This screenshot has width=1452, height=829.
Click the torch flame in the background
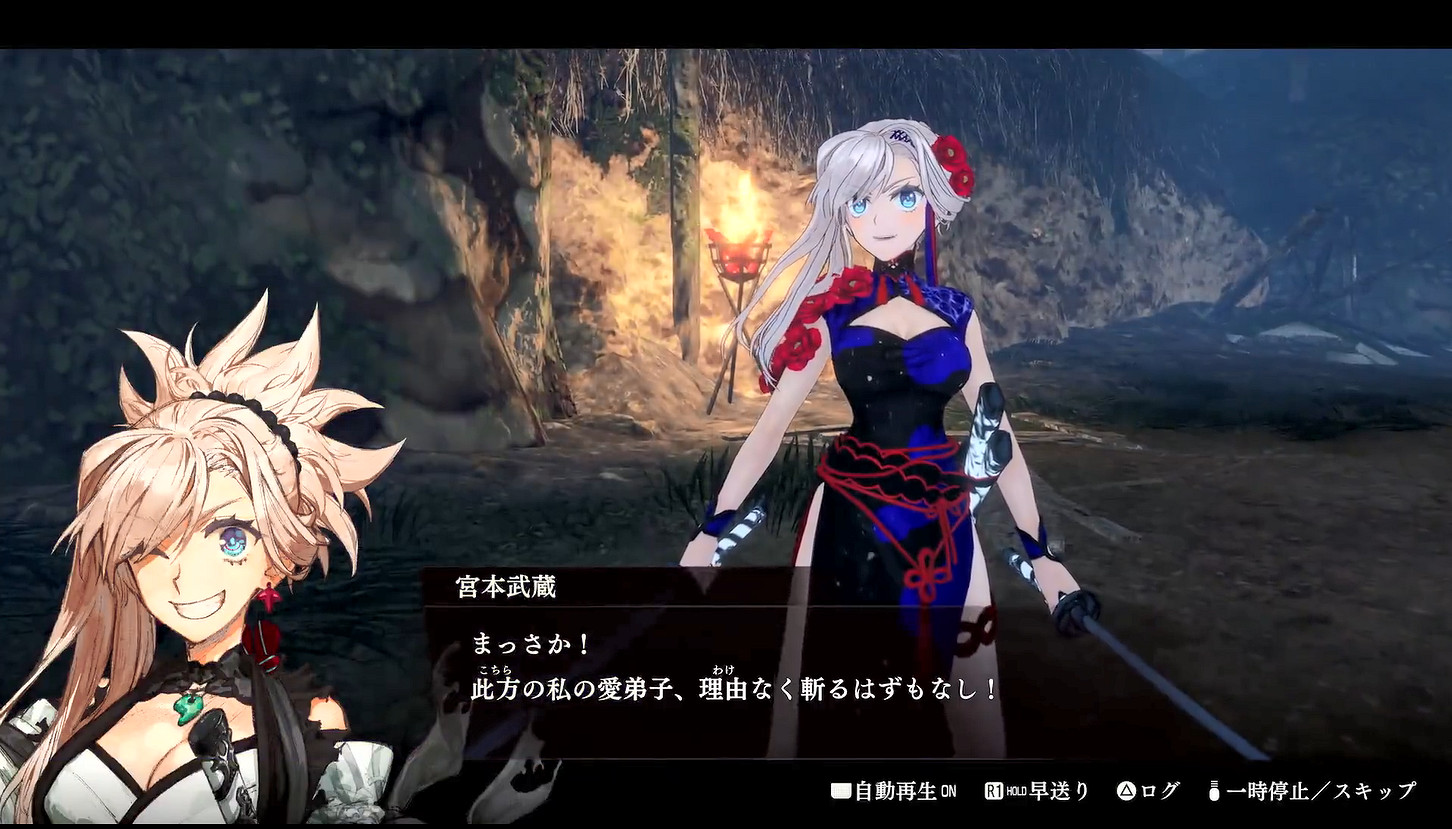coord(737,220)
